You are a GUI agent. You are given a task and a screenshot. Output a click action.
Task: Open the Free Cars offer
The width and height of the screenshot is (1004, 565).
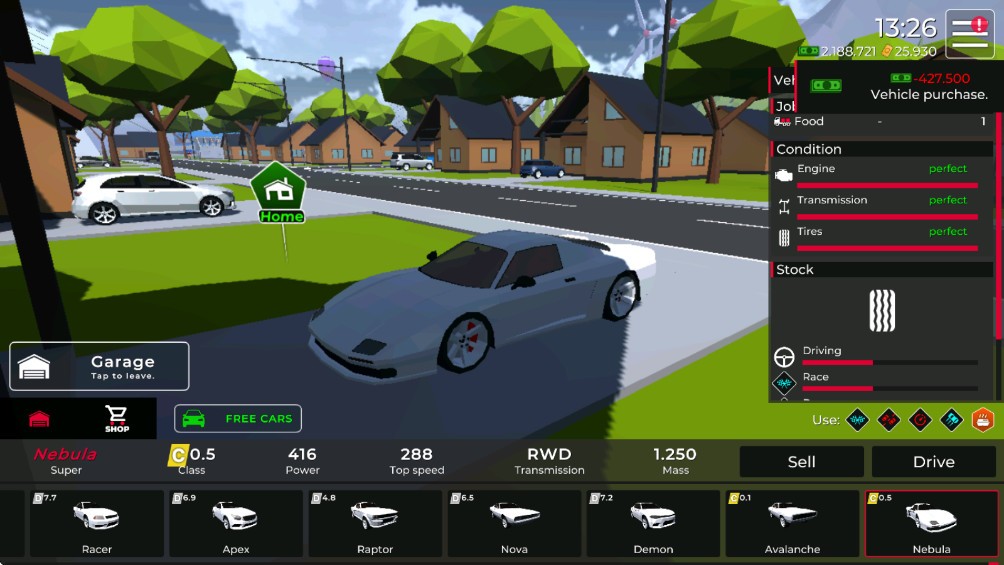[x=238, y=418]
